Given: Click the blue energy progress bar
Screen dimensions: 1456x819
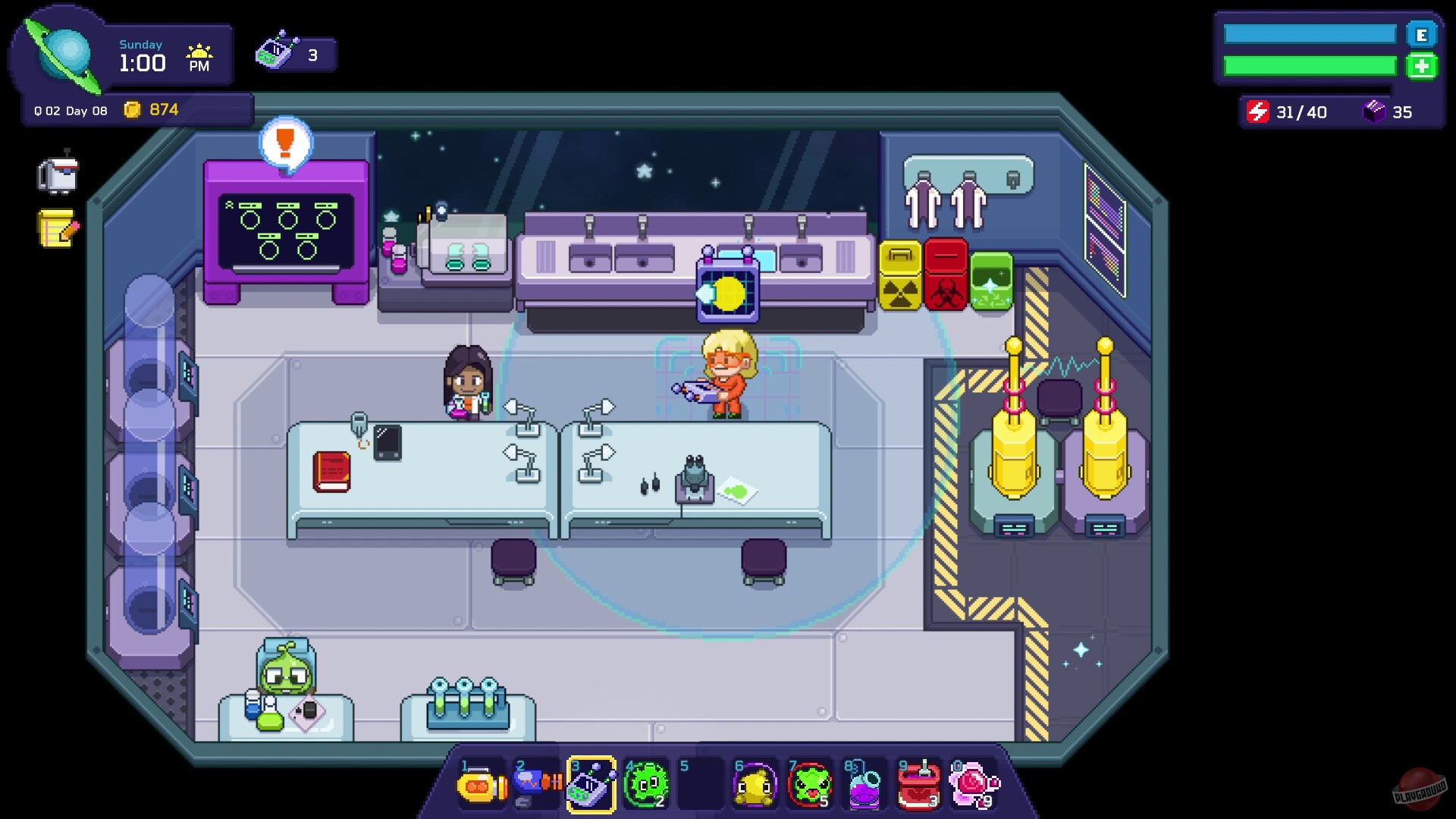Looking at the screenshot, I should 1310,34.
